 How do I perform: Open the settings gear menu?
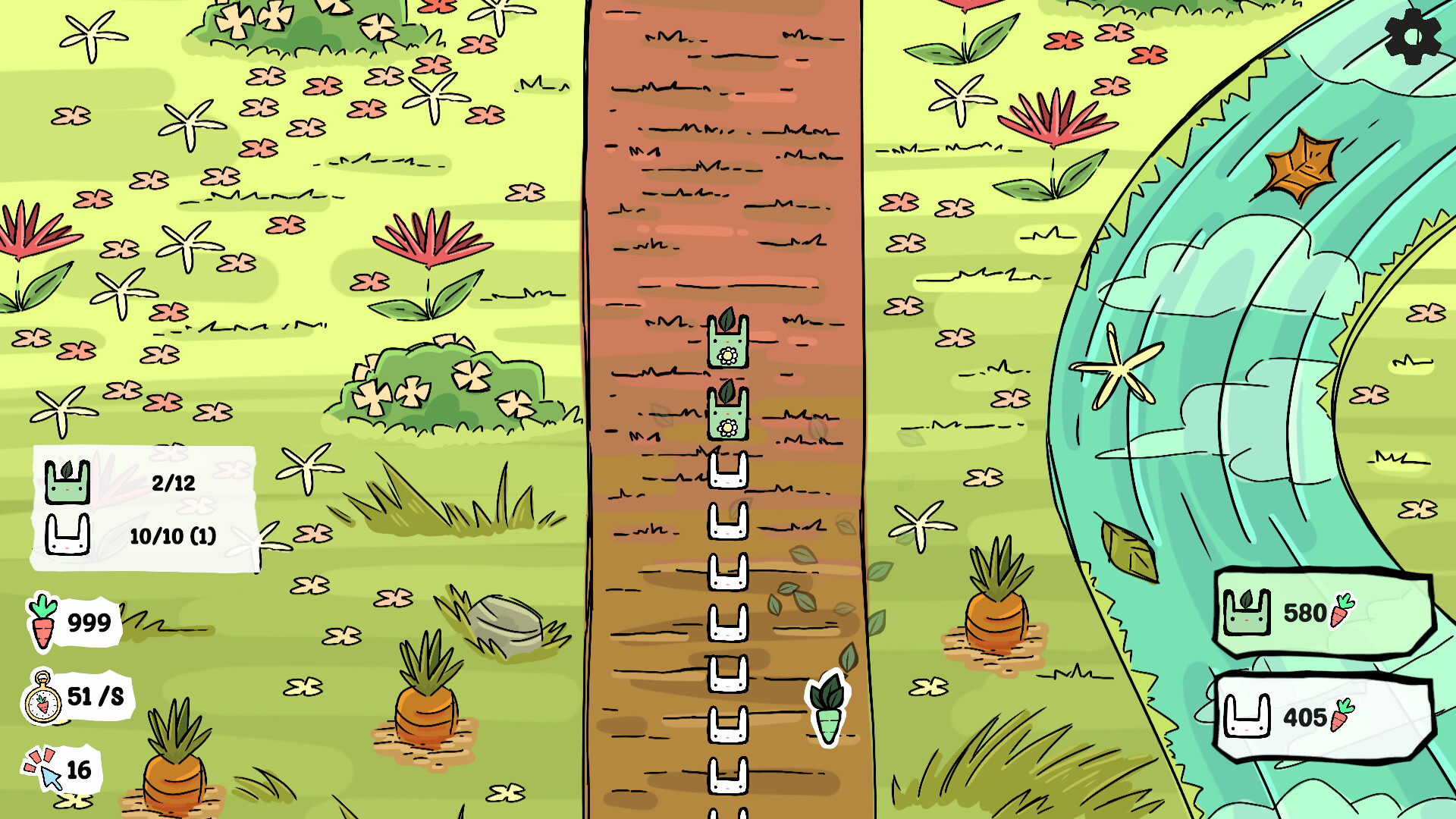[x=1412, y=36]
